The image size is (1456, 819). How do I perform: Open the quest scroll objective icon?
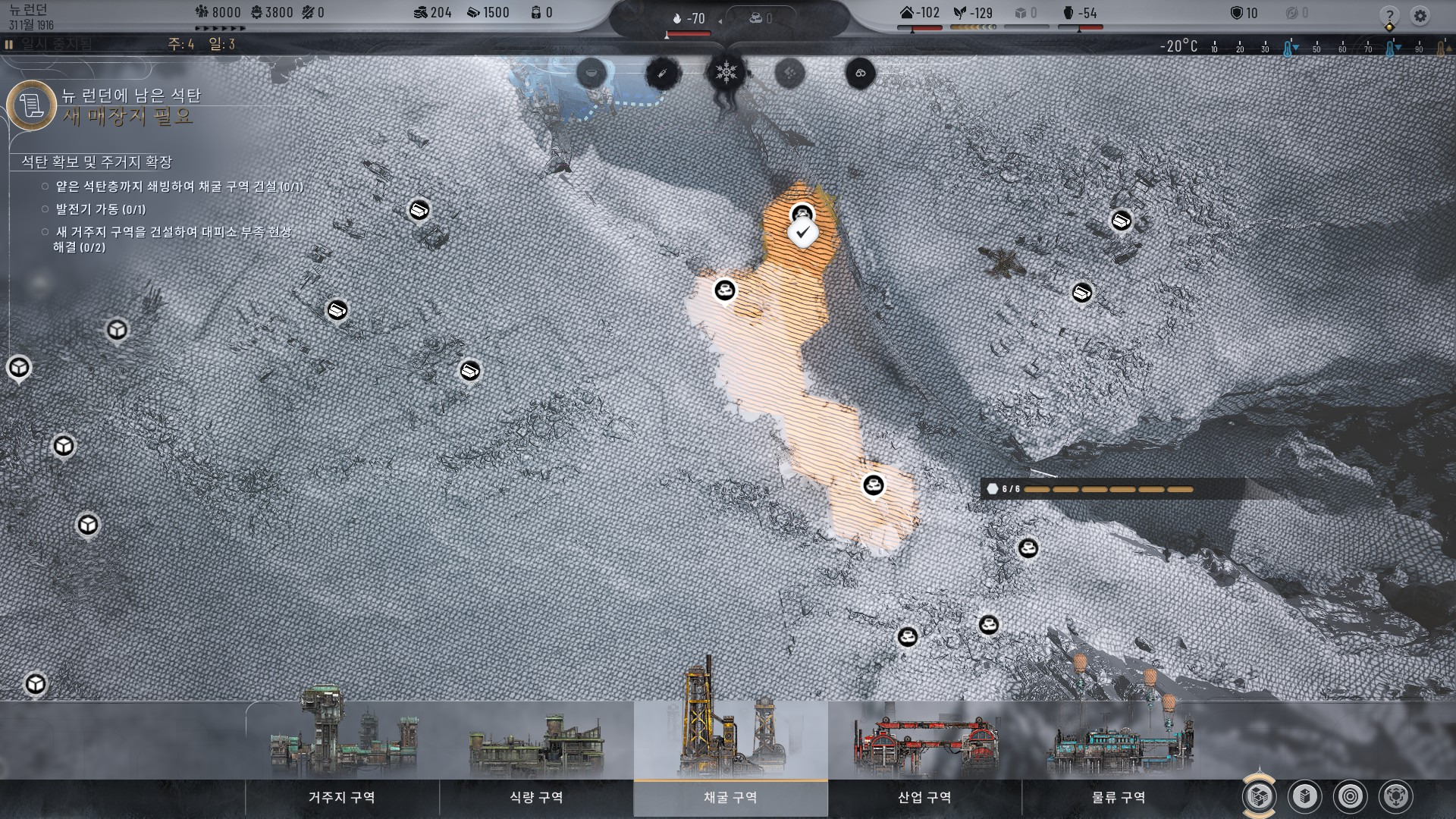click(32, 105)
